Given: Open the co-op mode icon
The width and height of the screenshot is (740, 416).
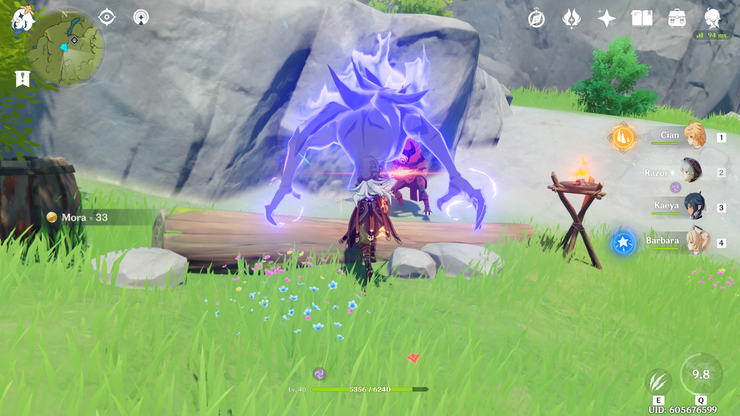Looking at the screenshot, I should [x=141, y=17].
